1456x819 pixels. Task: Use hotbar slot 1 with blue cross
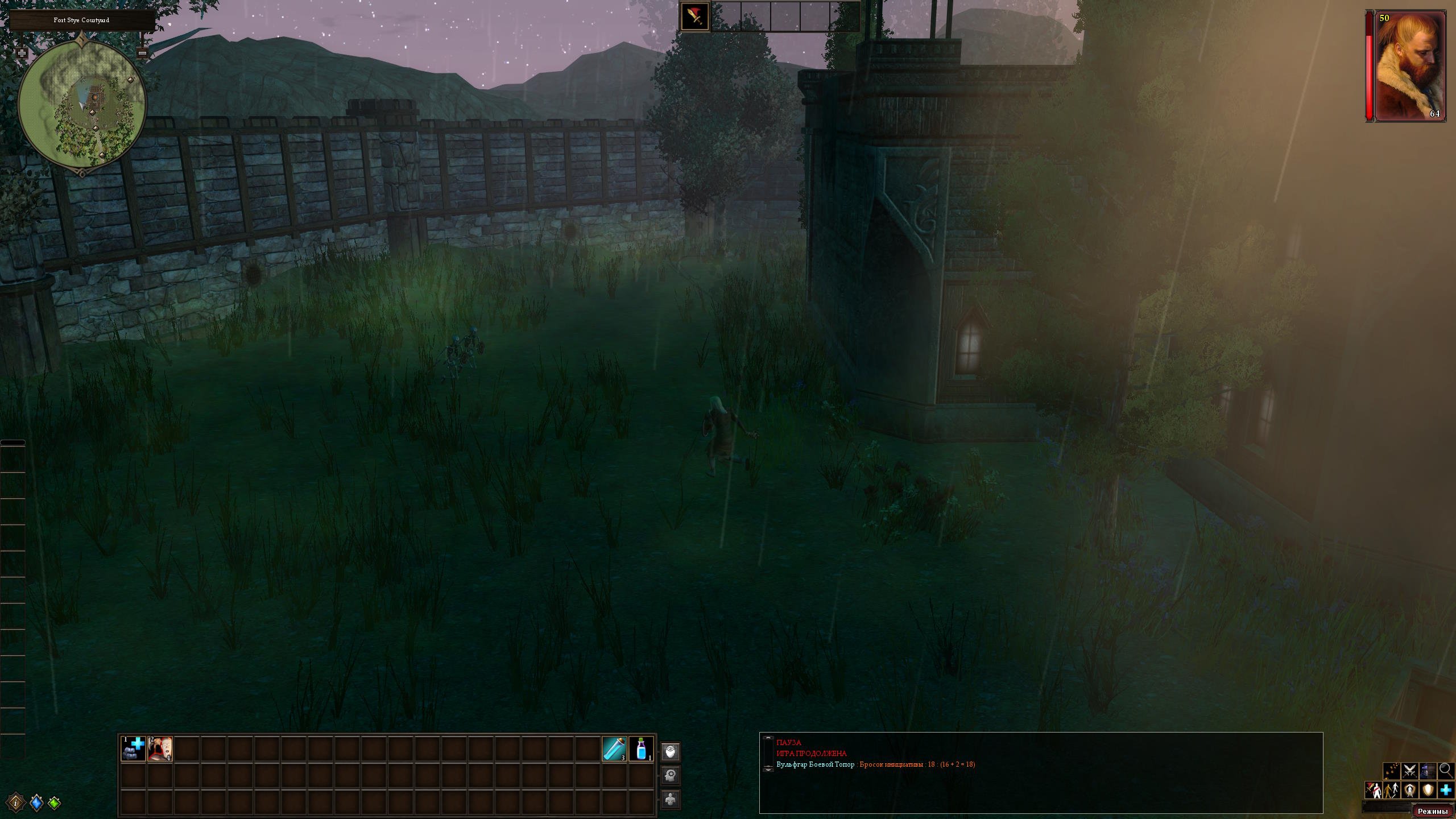[x=134, y=748]
